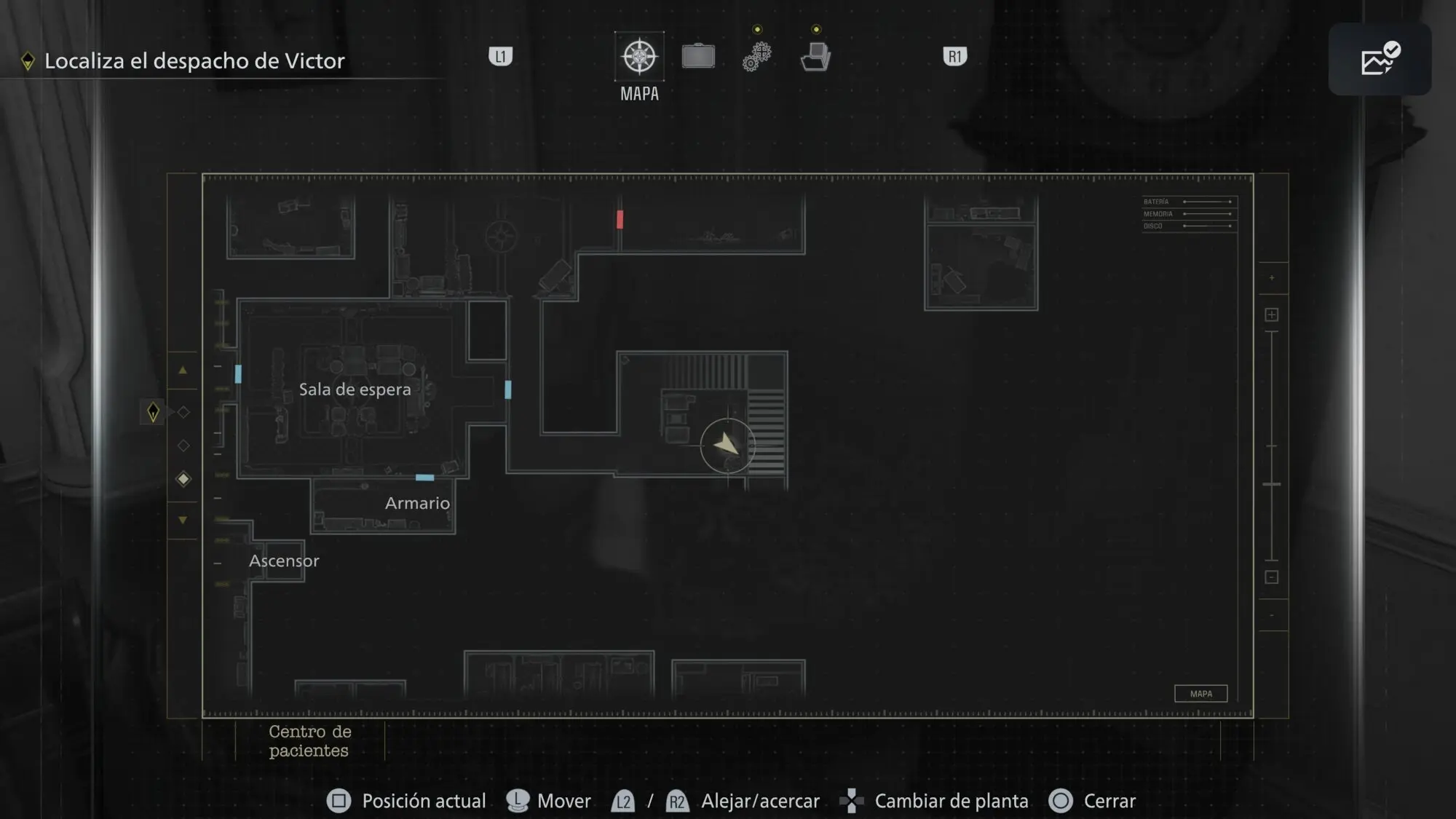The height and width of the screenshot is (819, 1456).
Task: Select the Armario room on the map
Action: tap(416, 504)
